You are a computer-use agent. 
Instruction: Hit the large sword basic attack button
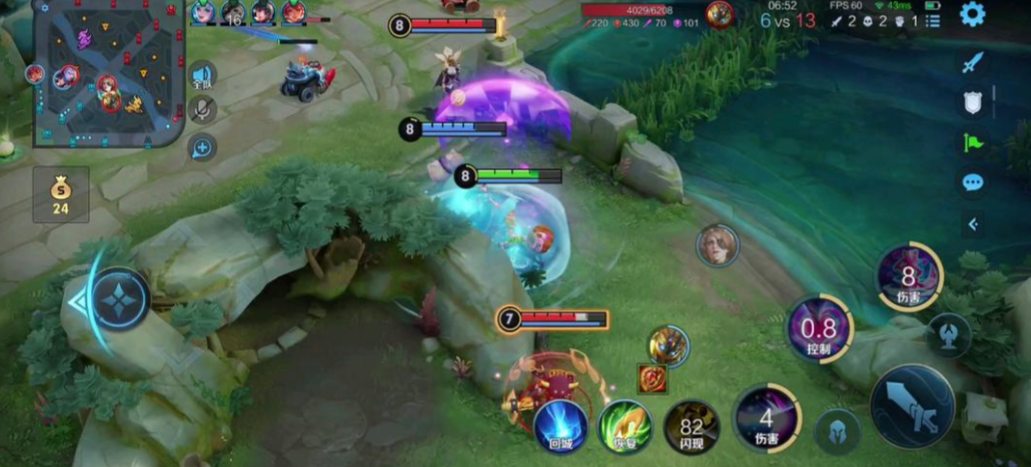click(x=911, y=405)
